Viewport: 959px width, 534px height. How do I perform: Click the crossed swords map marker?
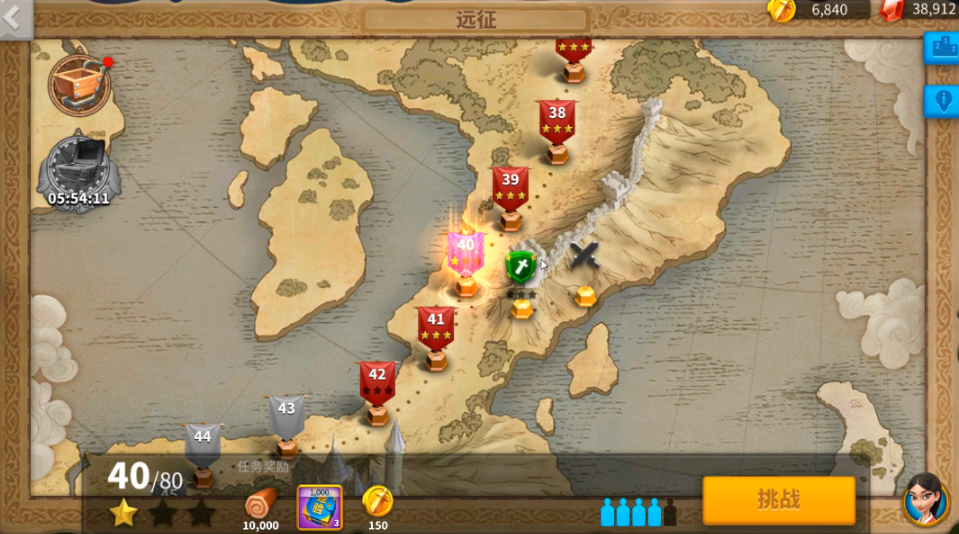tap(585, 255)
